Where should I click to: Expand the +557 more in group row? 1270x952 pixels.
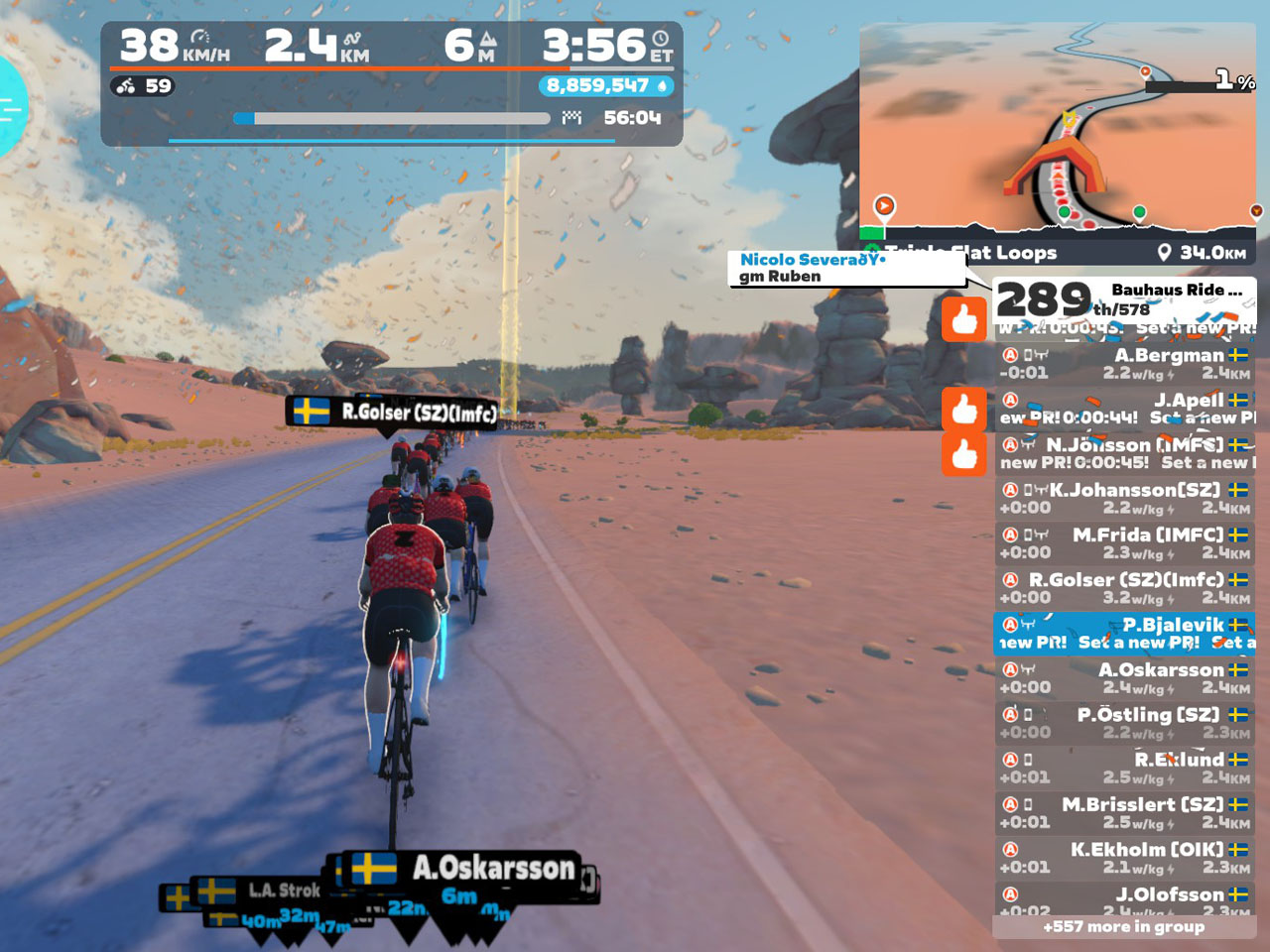click(x=1124, y=927)
